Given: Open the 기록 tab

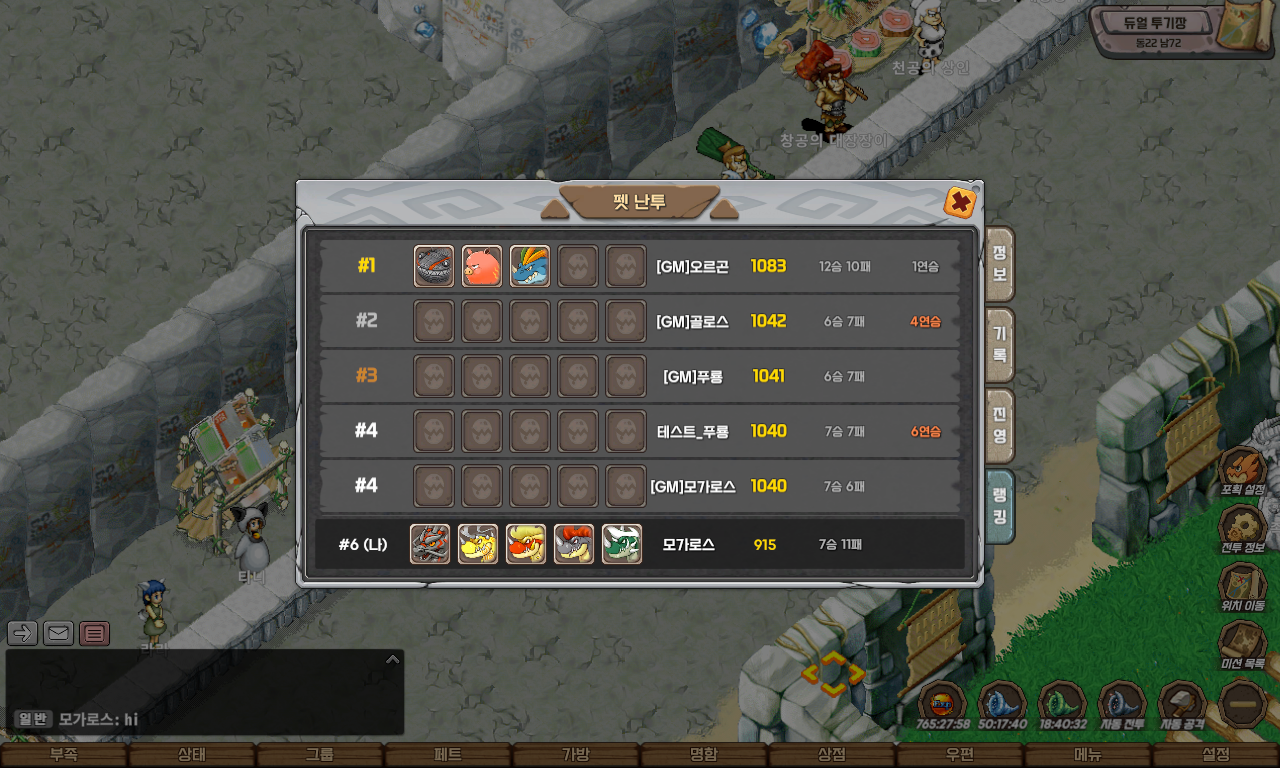Looking at the screenshot, I should click(999, 345).
